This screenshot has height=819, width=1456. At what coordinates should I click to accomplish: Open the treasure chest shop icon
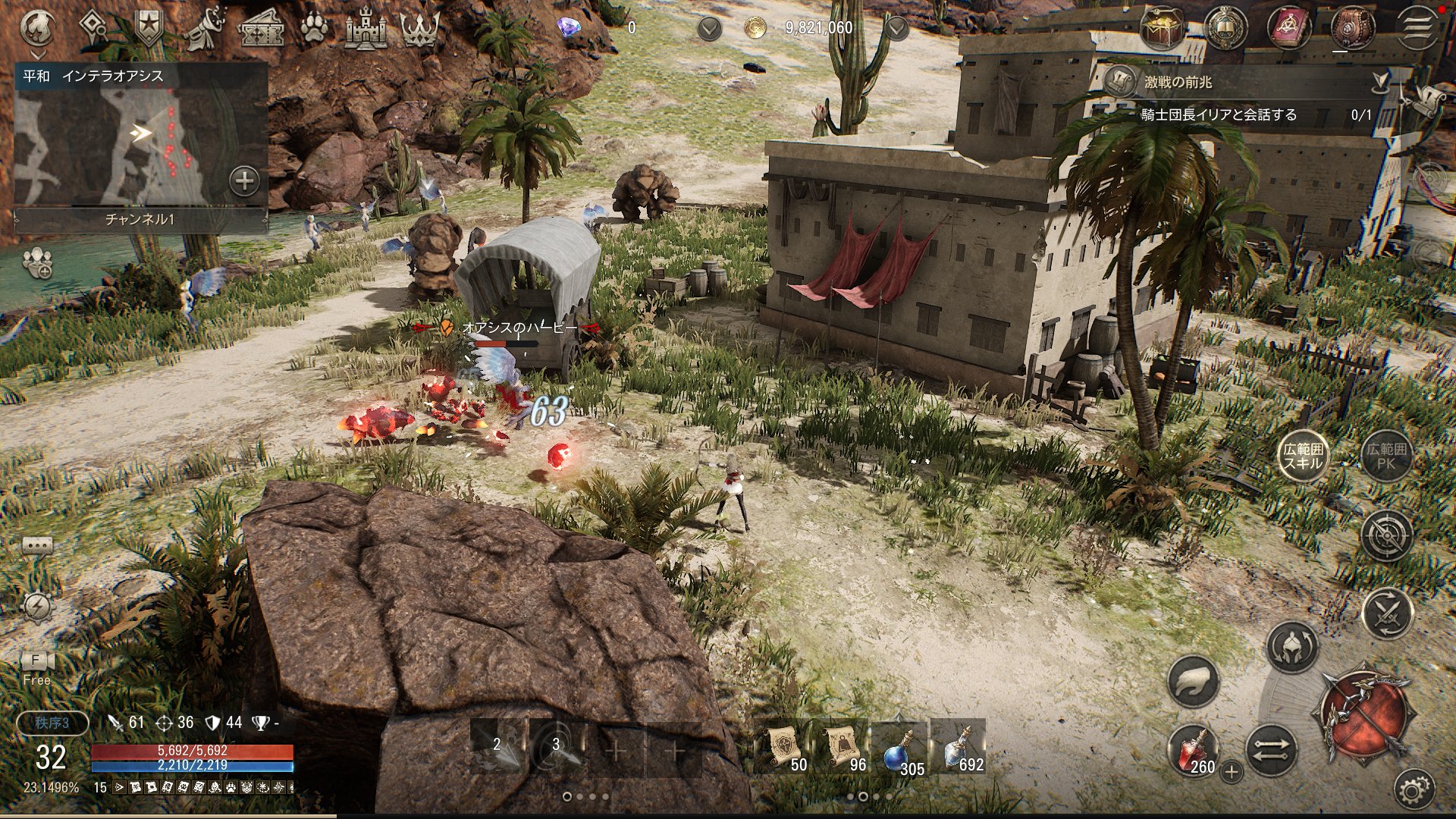(x=1162, y=29)
